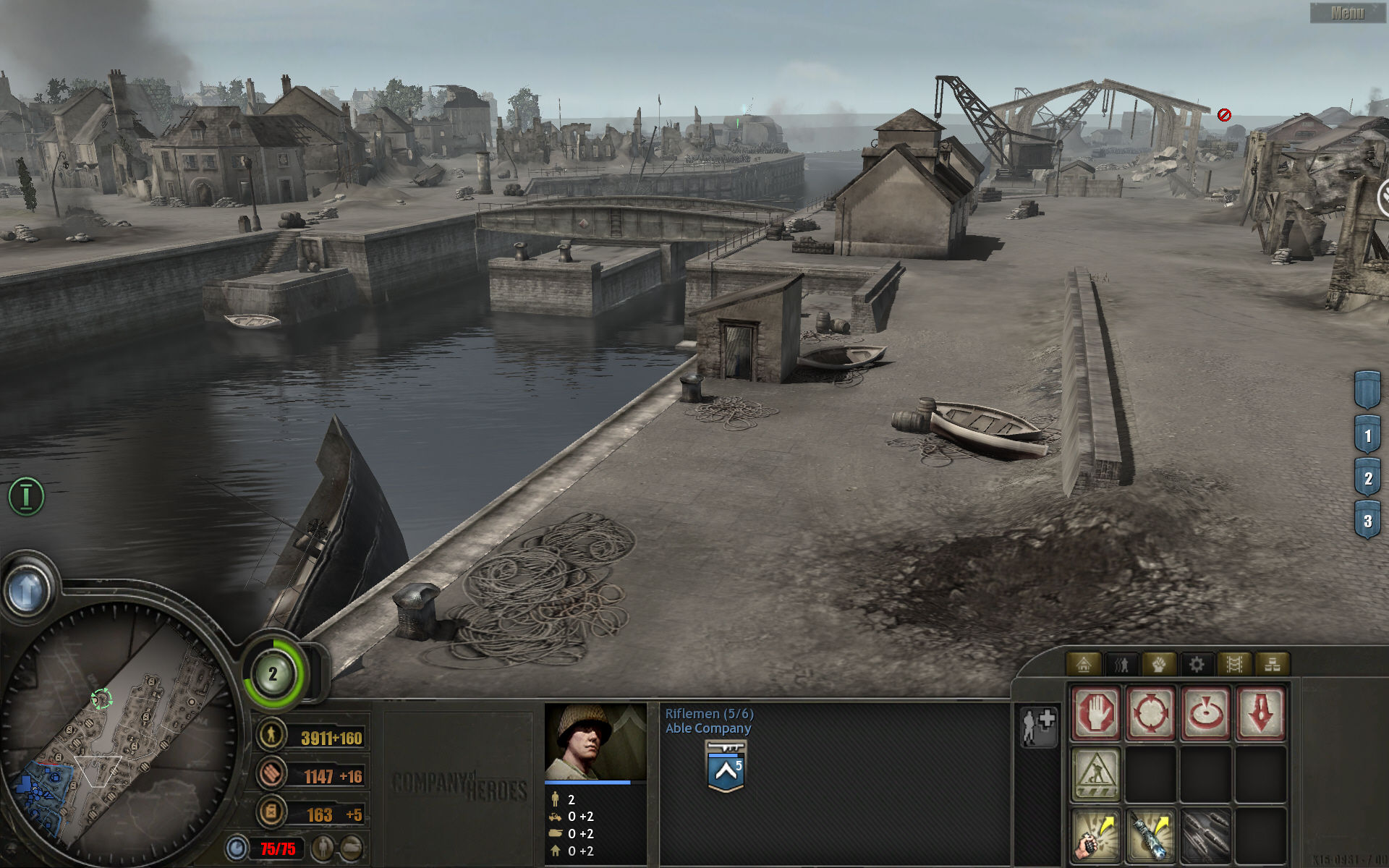The height and width of the screenshot is (868, 1389).
Task: Activate the Stop command (red hand)
Action: 1095,713
